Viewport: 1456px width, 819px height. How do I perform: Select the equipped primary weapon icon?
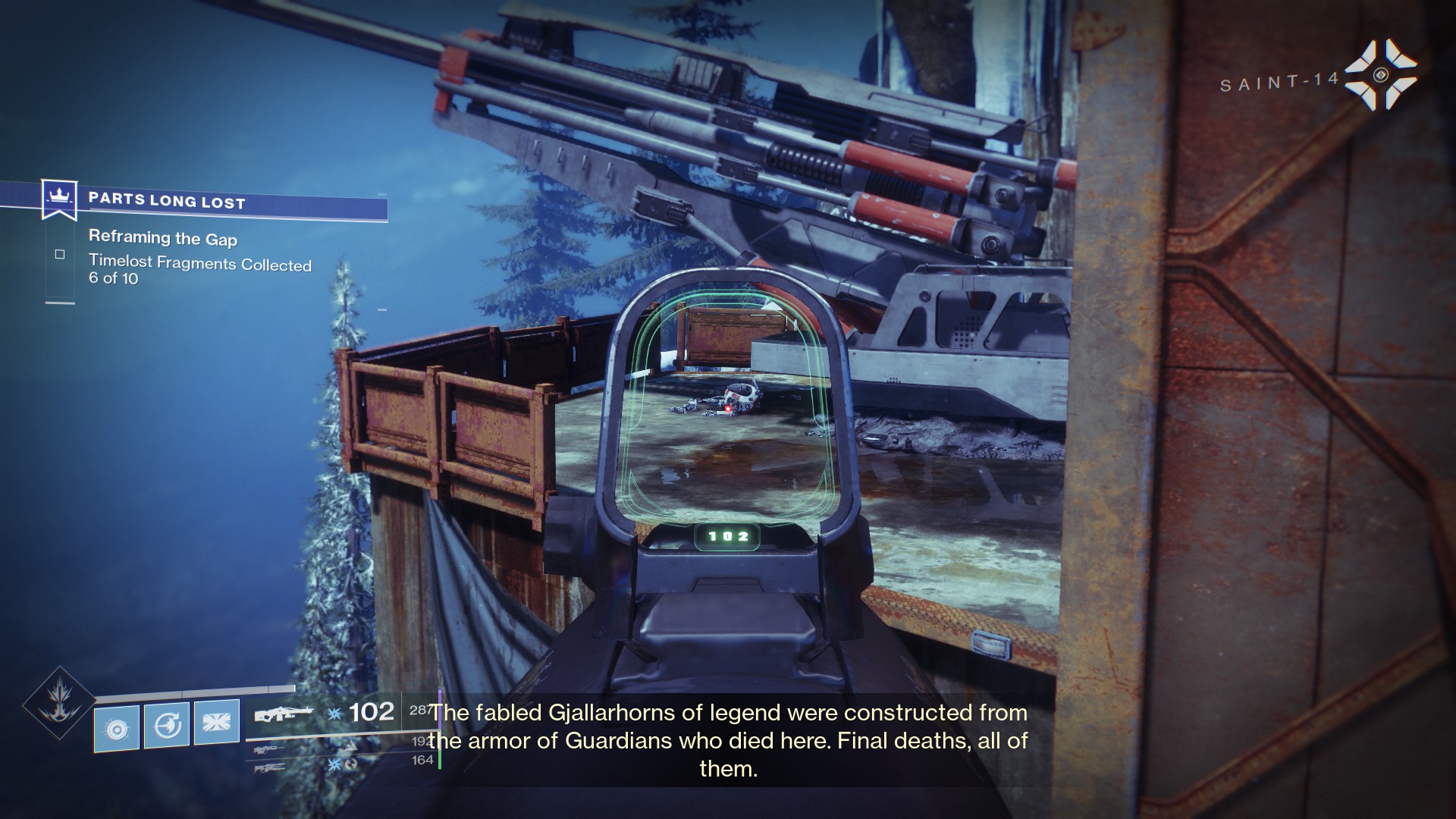point(283,715)
